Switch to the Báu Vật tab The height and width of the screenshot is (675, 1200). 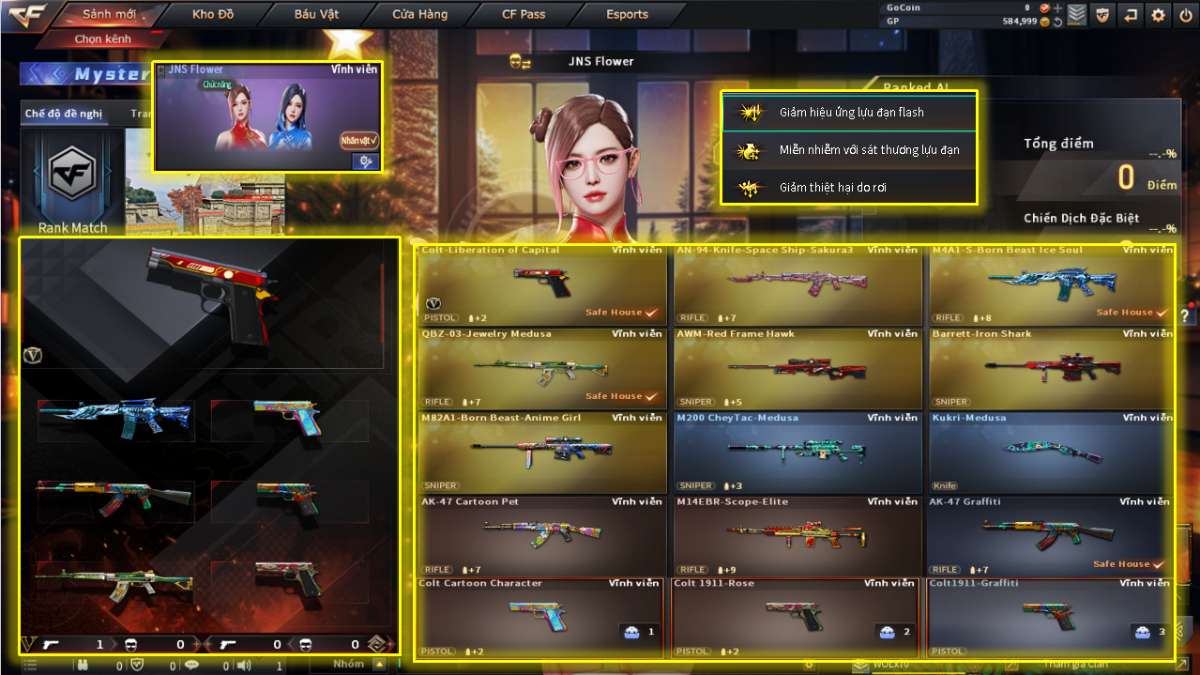coord(316,14)
